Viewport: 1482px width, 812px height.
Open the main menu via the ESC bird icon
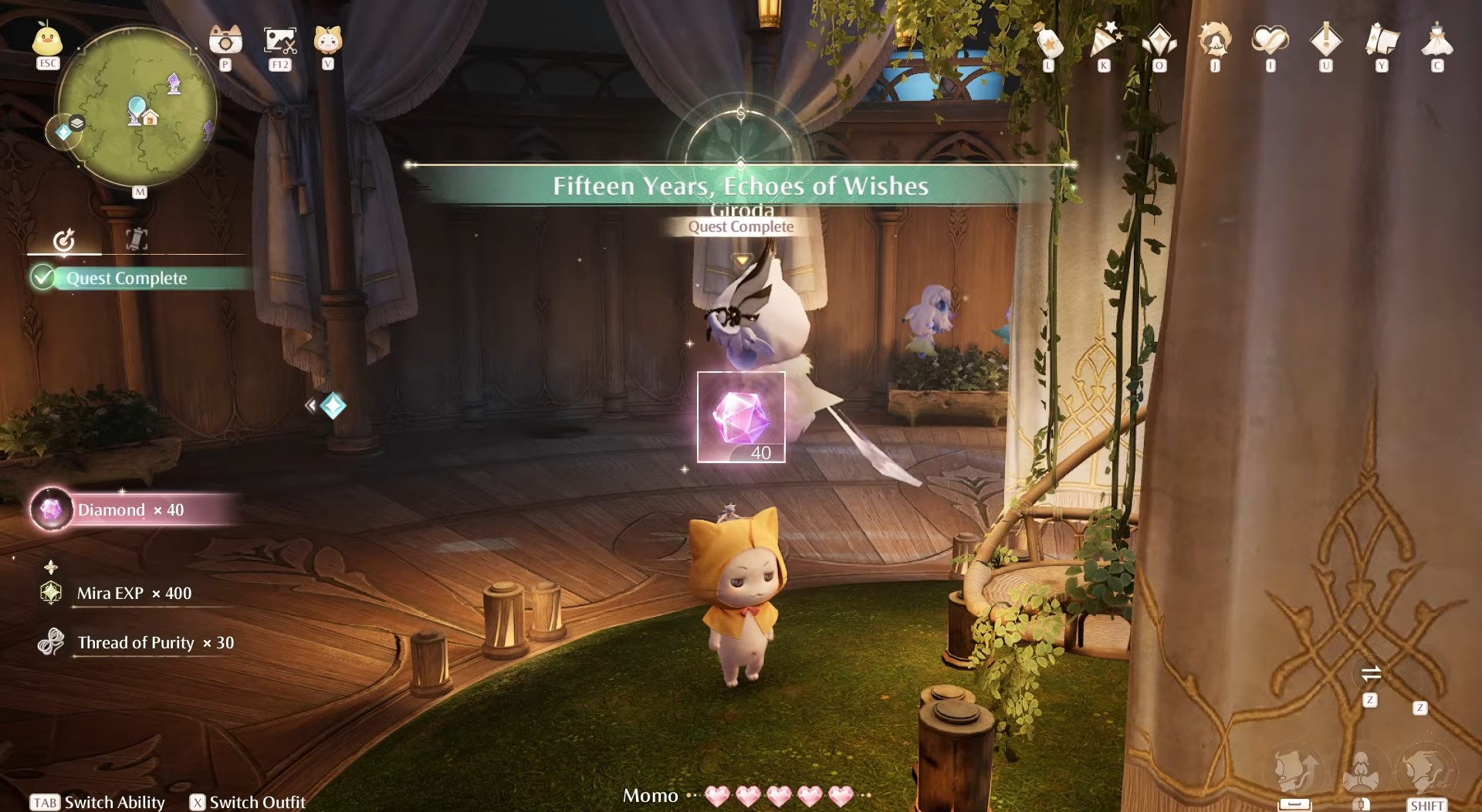click(48, 40)
